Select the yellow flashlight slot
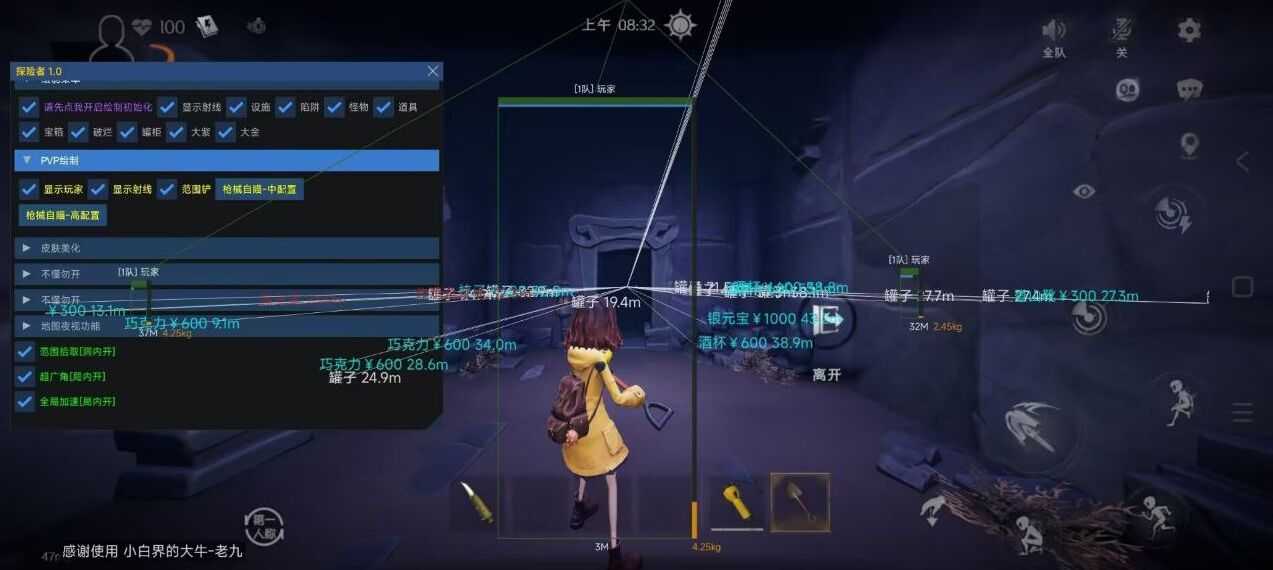1273x570 pixels. tap(737, 501)
